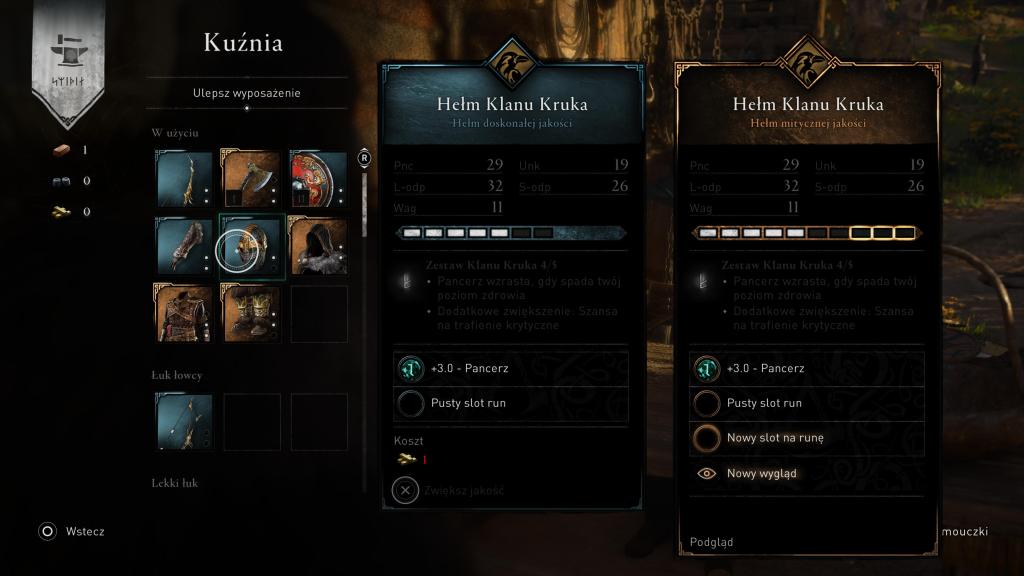Select the bow under Łuk łowcy

(x=184, y=421)
